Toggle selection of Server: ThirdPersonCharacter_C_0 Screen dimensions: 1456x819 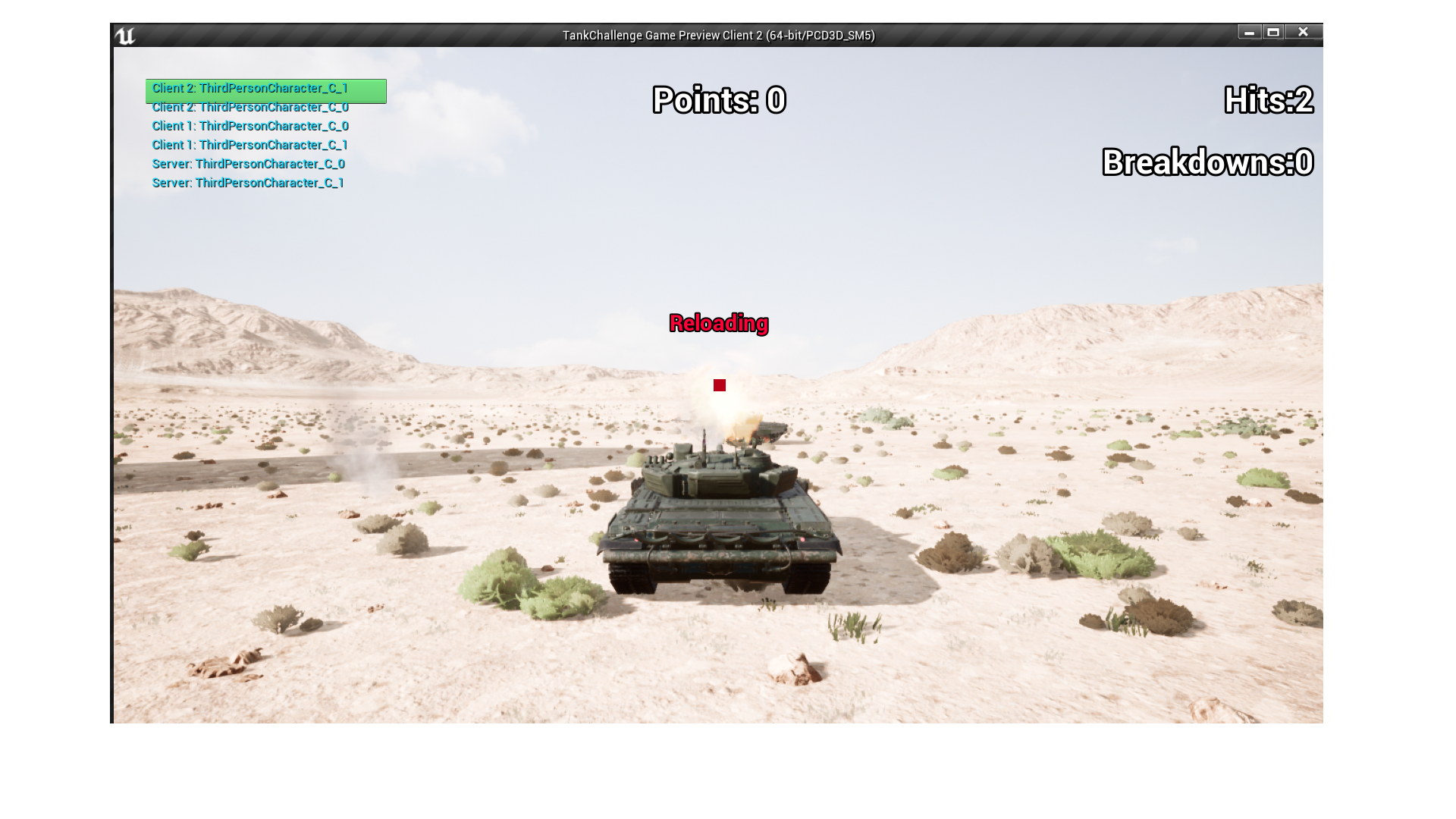pos(249,164)
